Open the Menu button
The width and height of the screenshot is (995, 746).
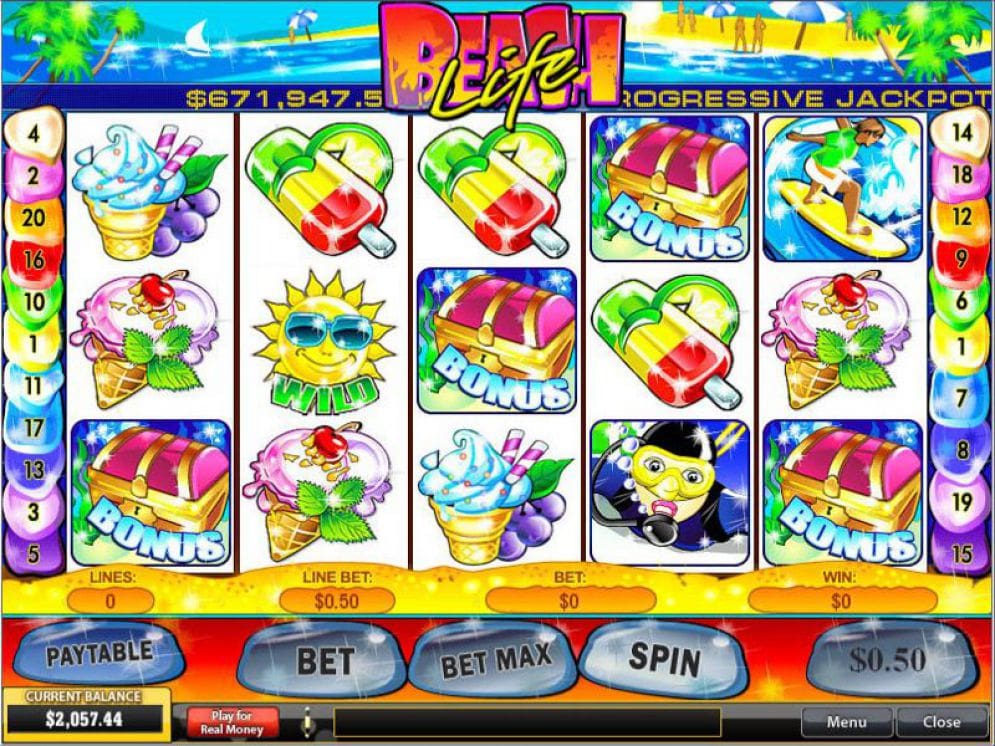[x=846, y=722]
